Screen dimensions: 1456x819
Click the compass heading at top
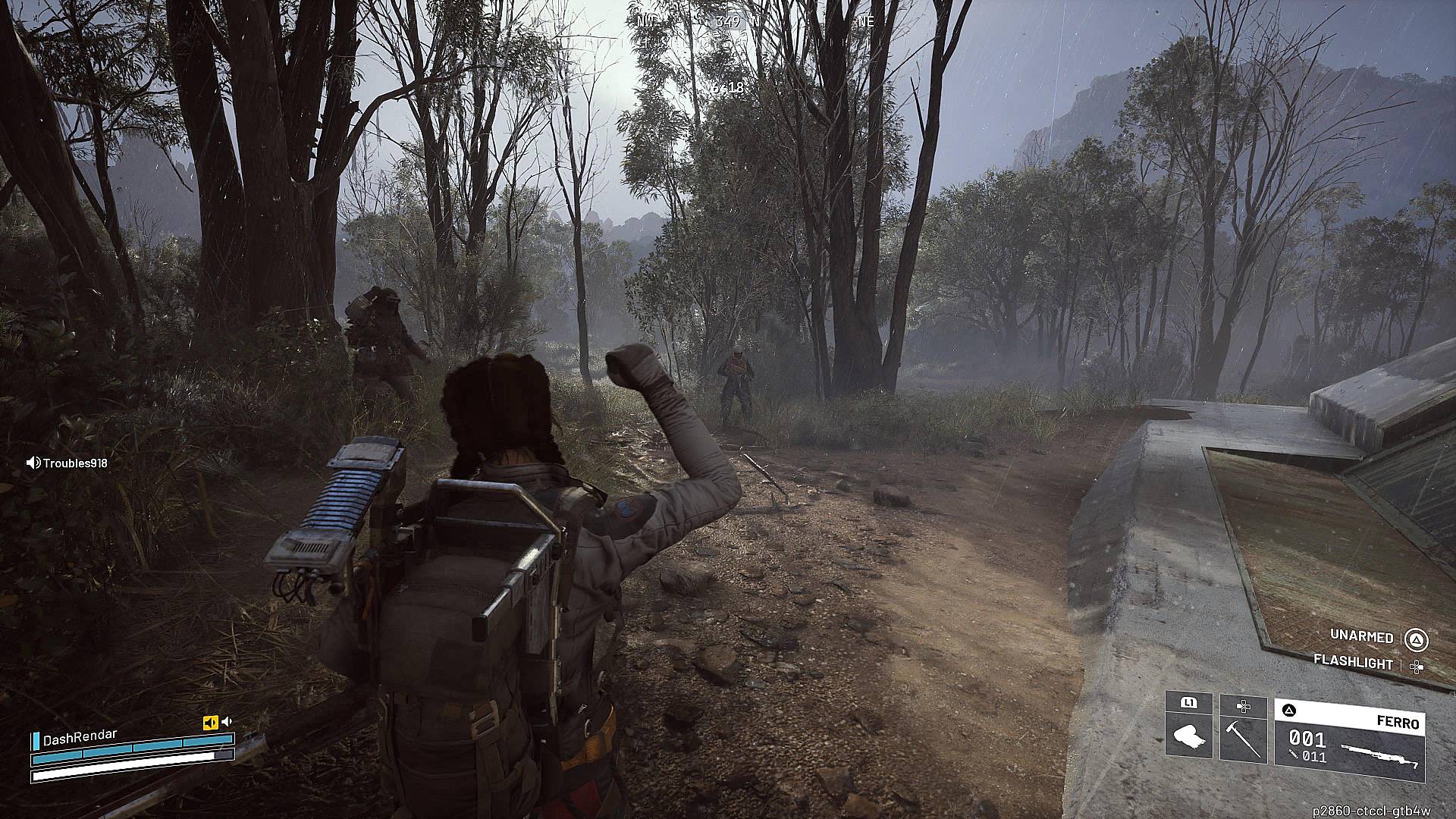coord(728,22)
